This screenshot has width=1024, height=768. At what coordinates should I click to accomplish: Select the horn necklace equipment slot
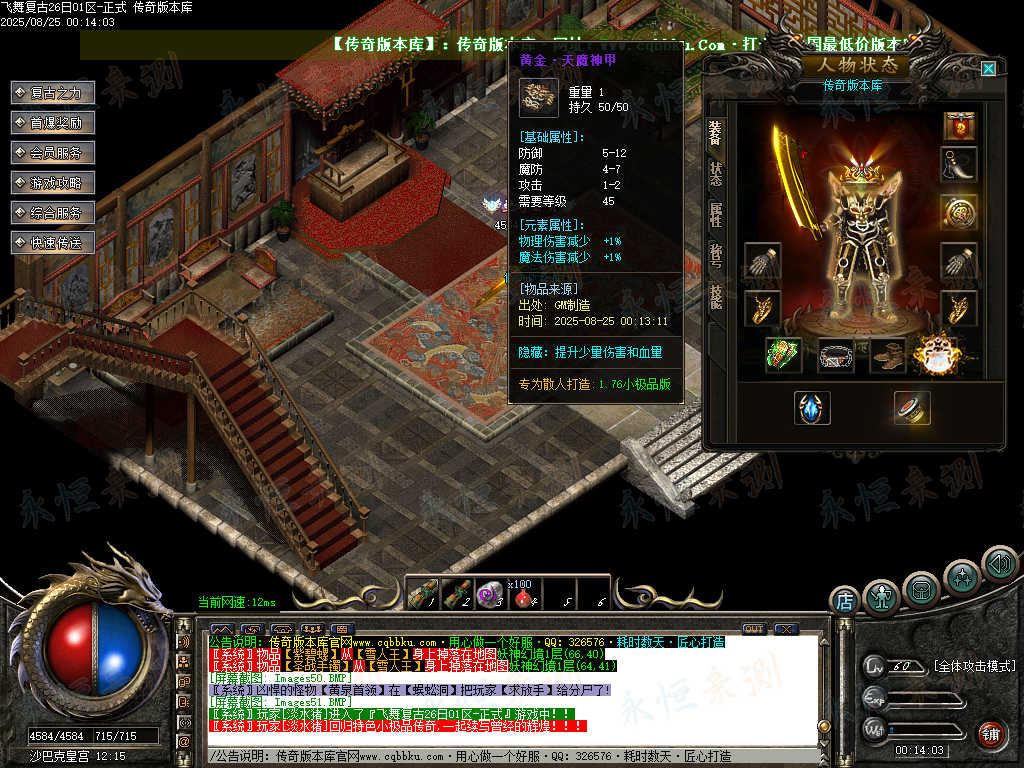(x=959, y=166)
